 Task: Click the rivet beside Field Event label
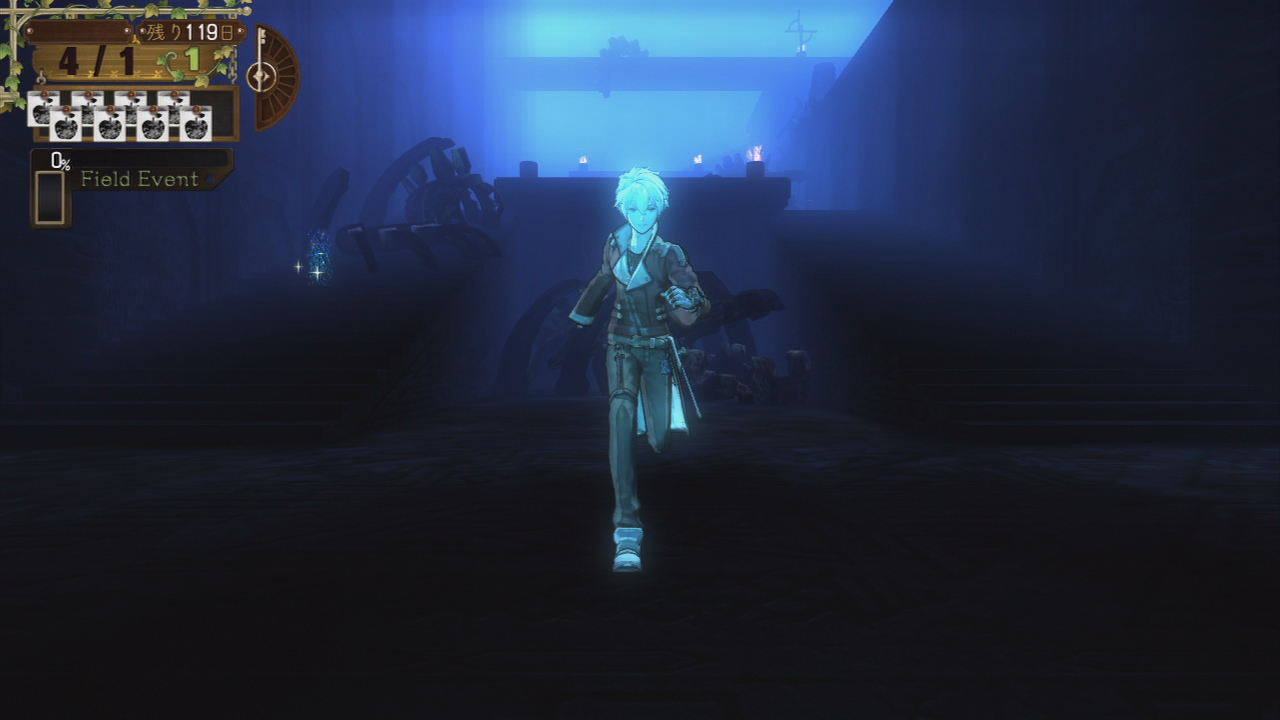[x=210, y=180]
